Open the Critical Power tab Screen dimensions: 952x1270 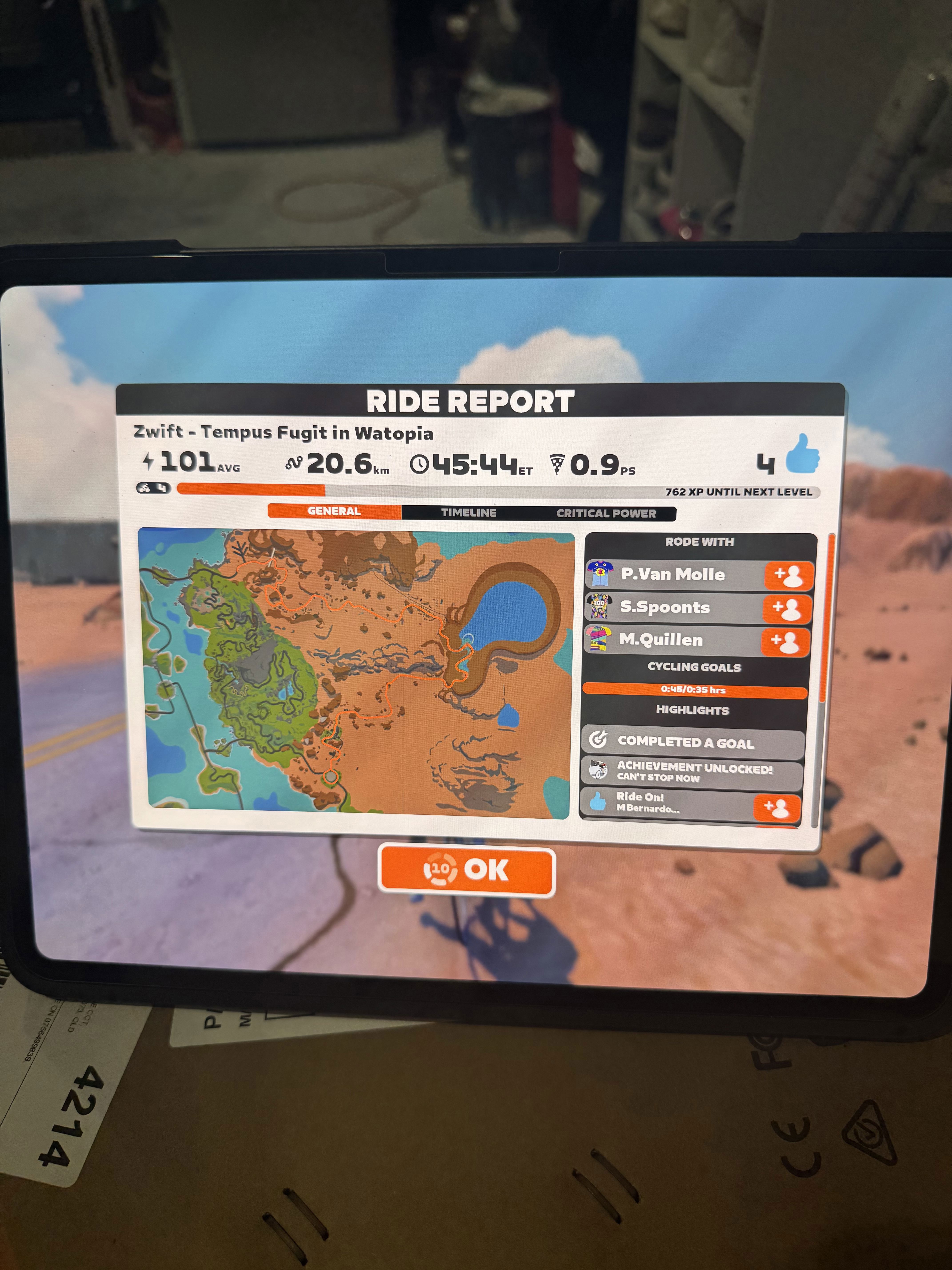(606, 513)
